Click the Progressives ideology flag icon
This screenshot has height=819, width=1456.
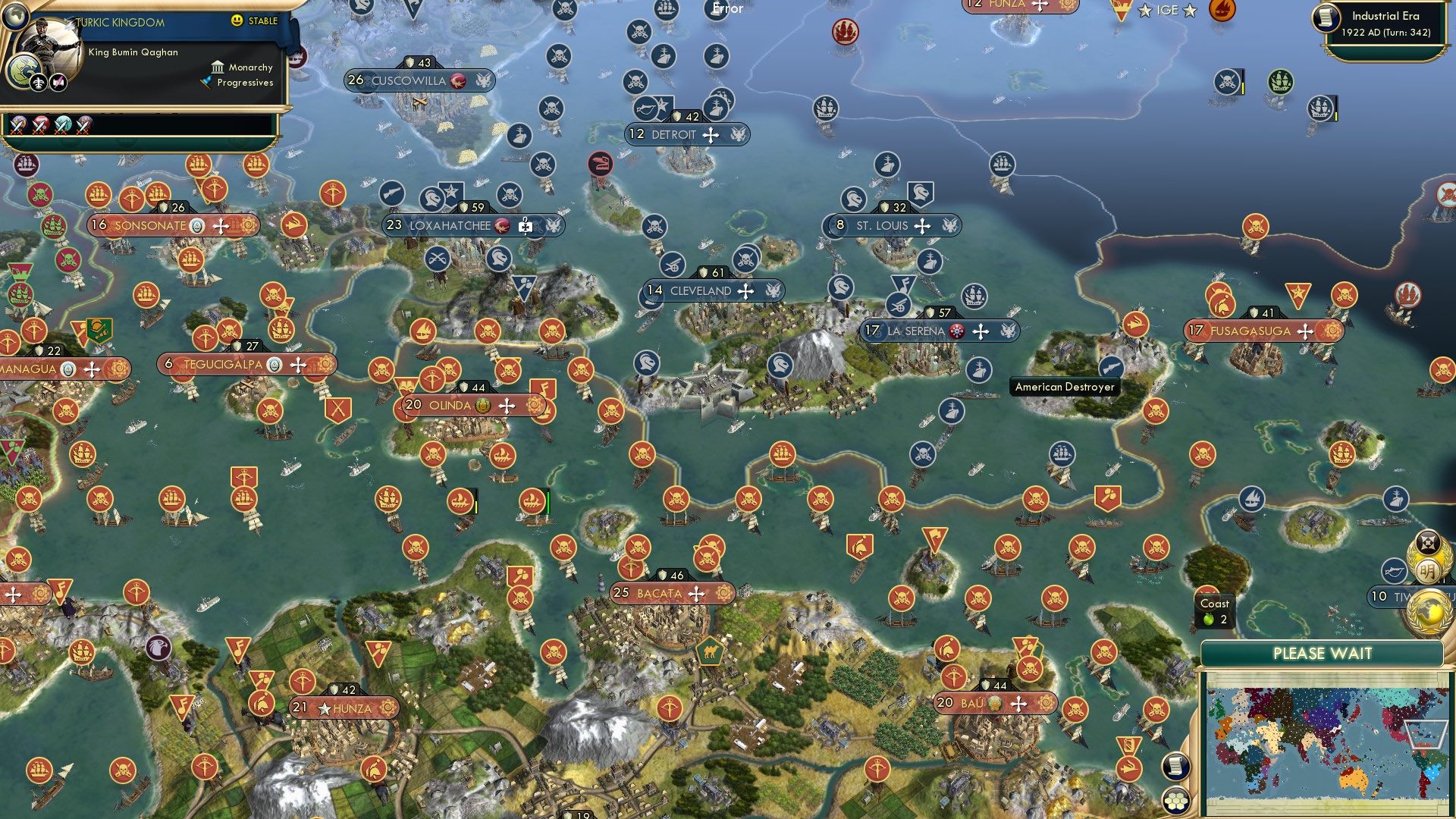(x=204, y=83)
